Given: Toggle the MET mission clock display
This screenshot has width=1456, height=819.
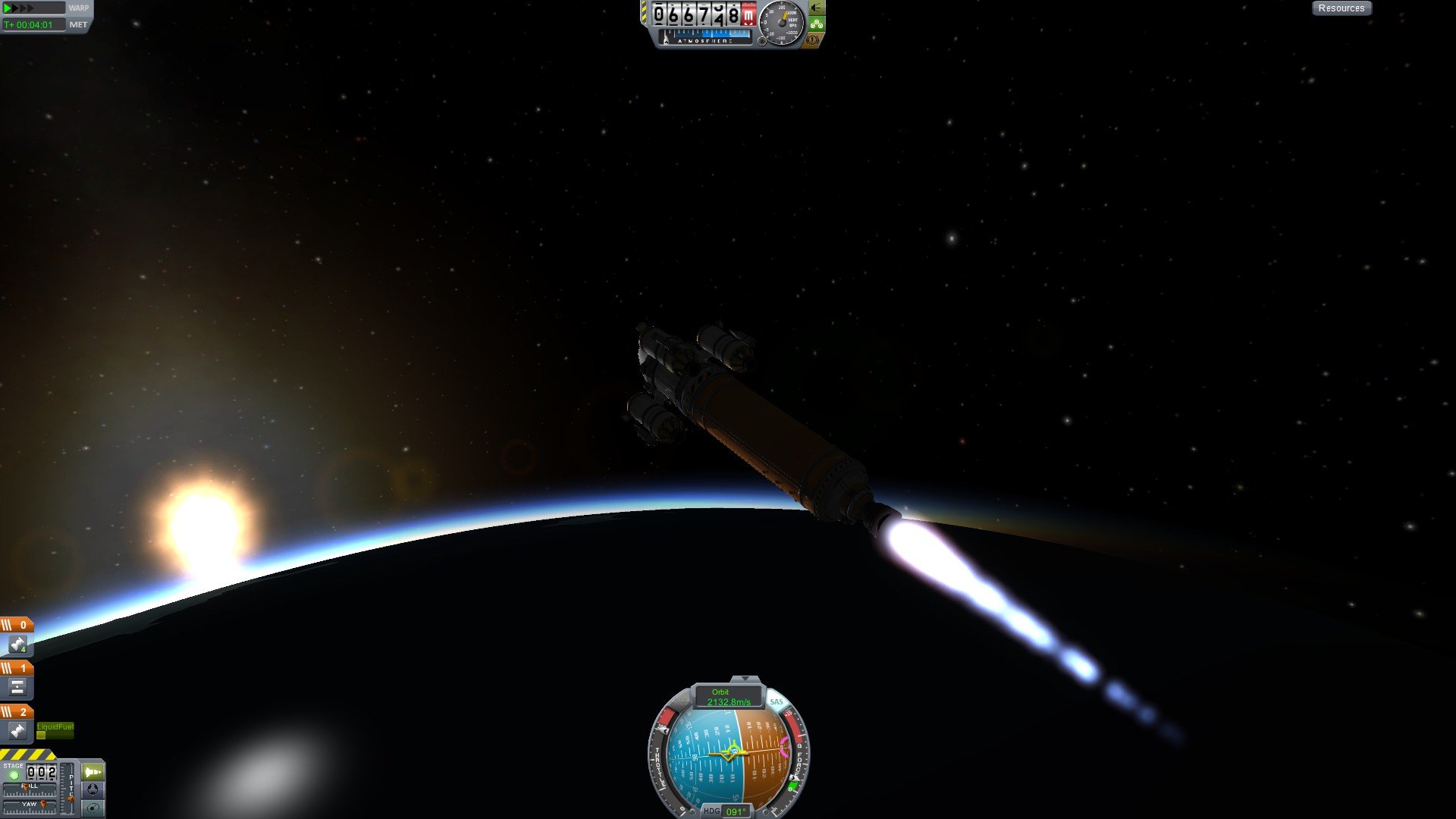Looking at the screenshot, I should tap(78, 25).
